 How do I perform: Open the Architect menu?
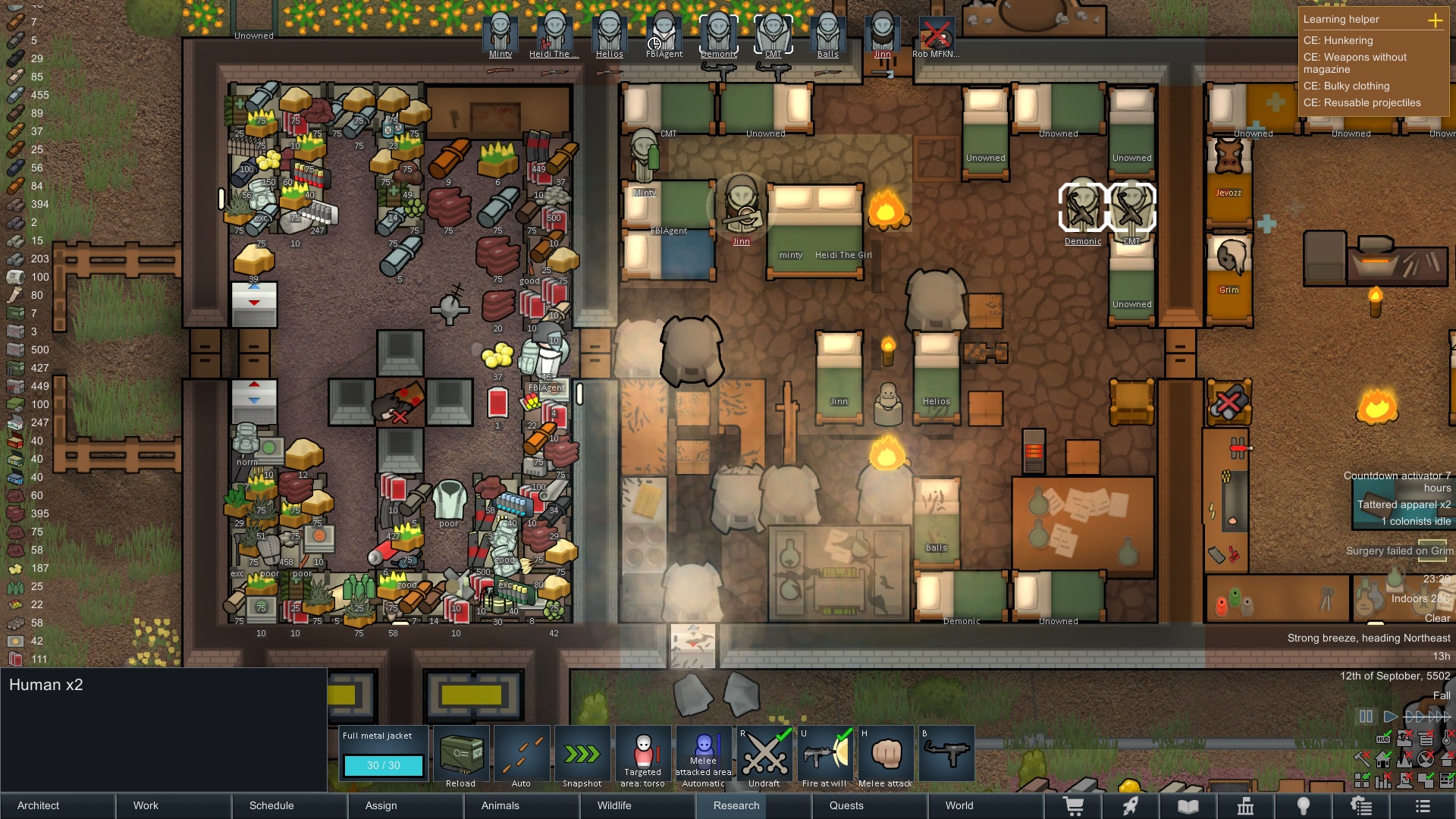click(39, 805)
